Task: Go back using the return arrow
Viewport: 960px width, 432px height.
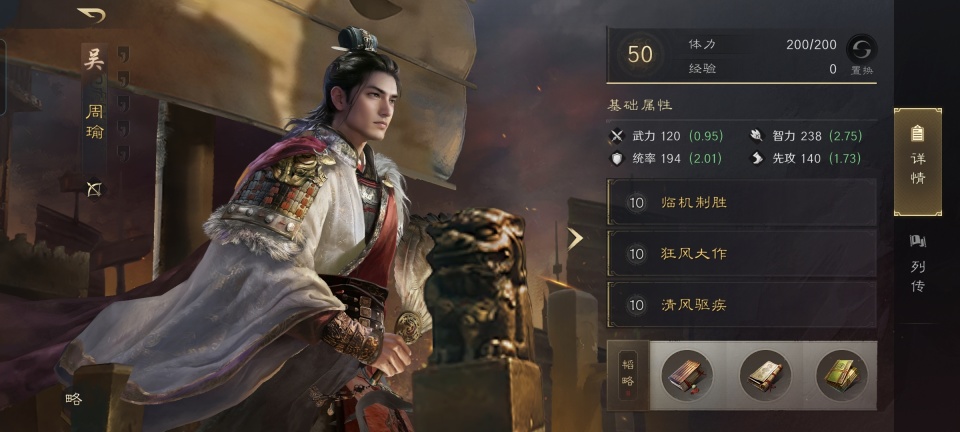Action: tap(92, 15)
